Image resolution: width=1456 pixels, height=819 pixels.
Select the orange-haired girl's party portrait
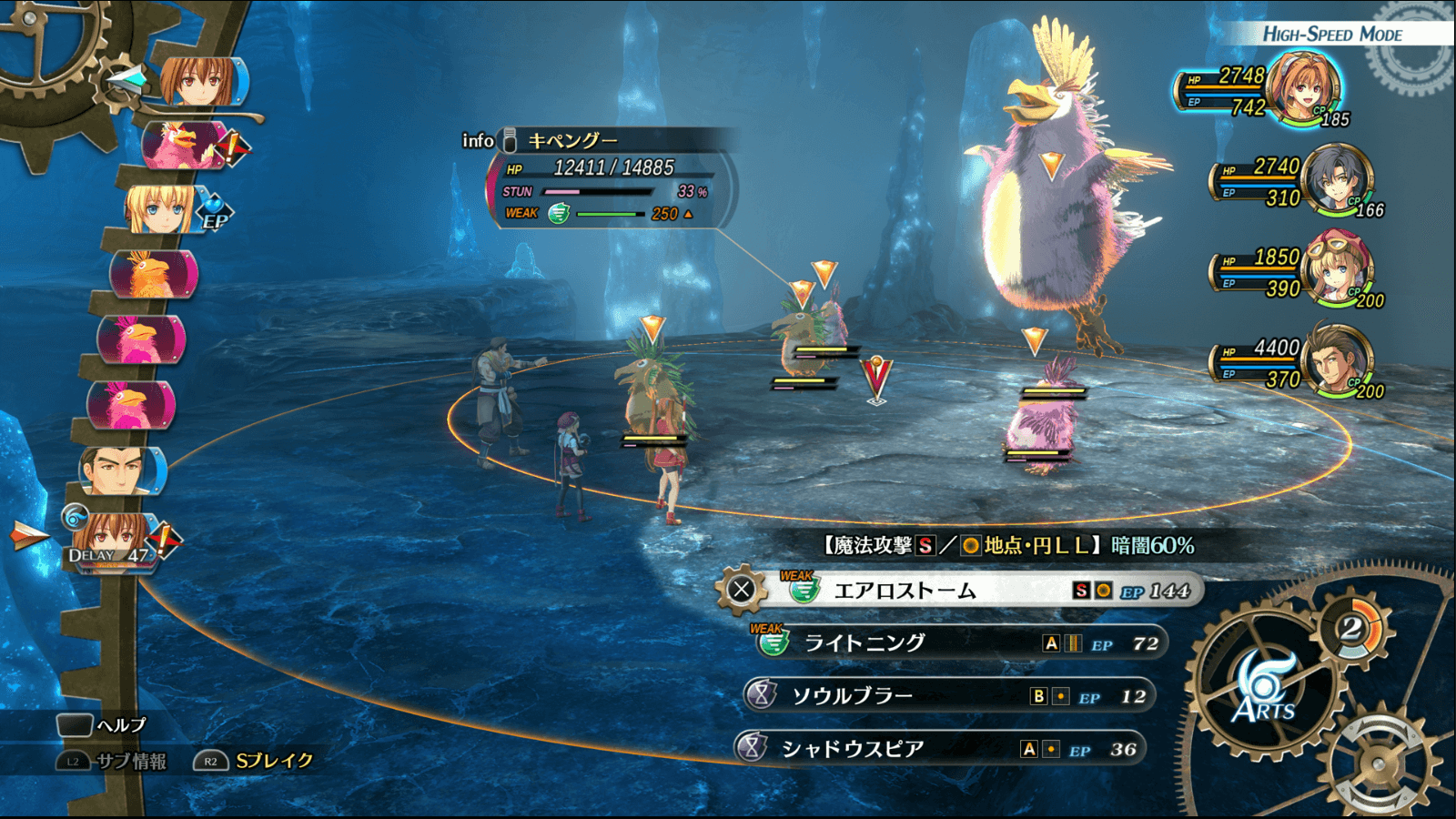1306,88
